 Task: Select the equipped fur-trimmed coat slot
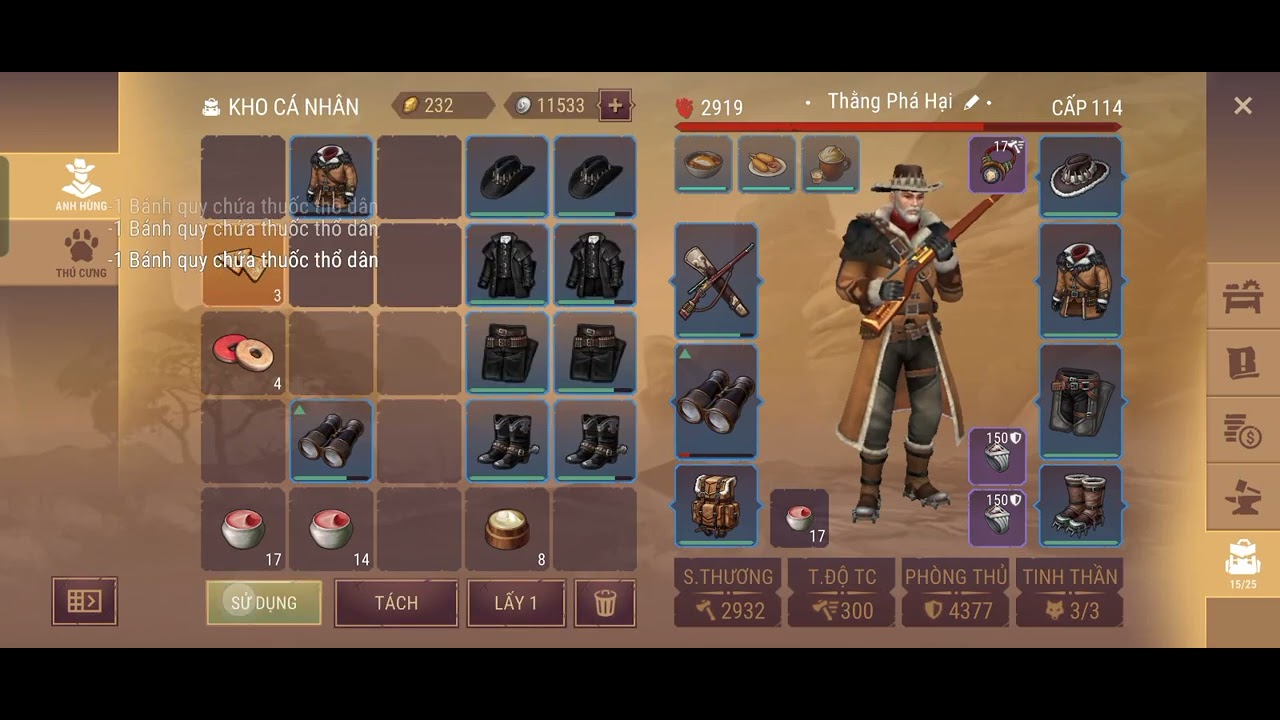1081,280
